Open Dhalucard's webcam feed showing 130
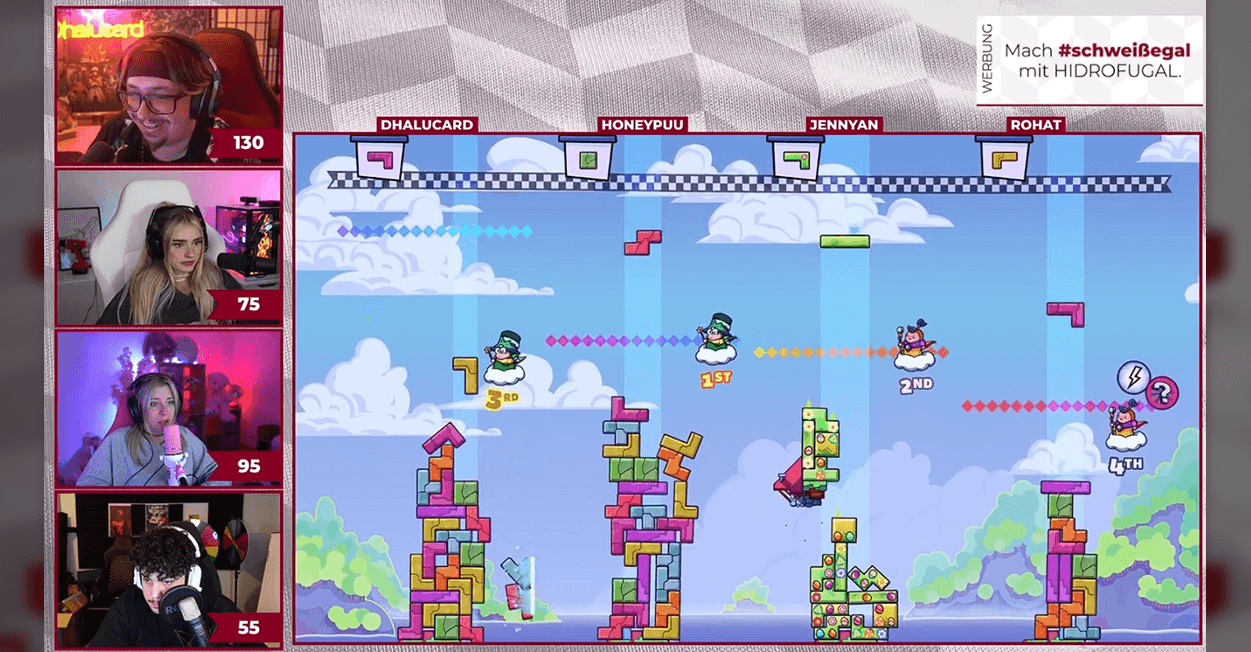1251x652 pixels. coord(168,86)
